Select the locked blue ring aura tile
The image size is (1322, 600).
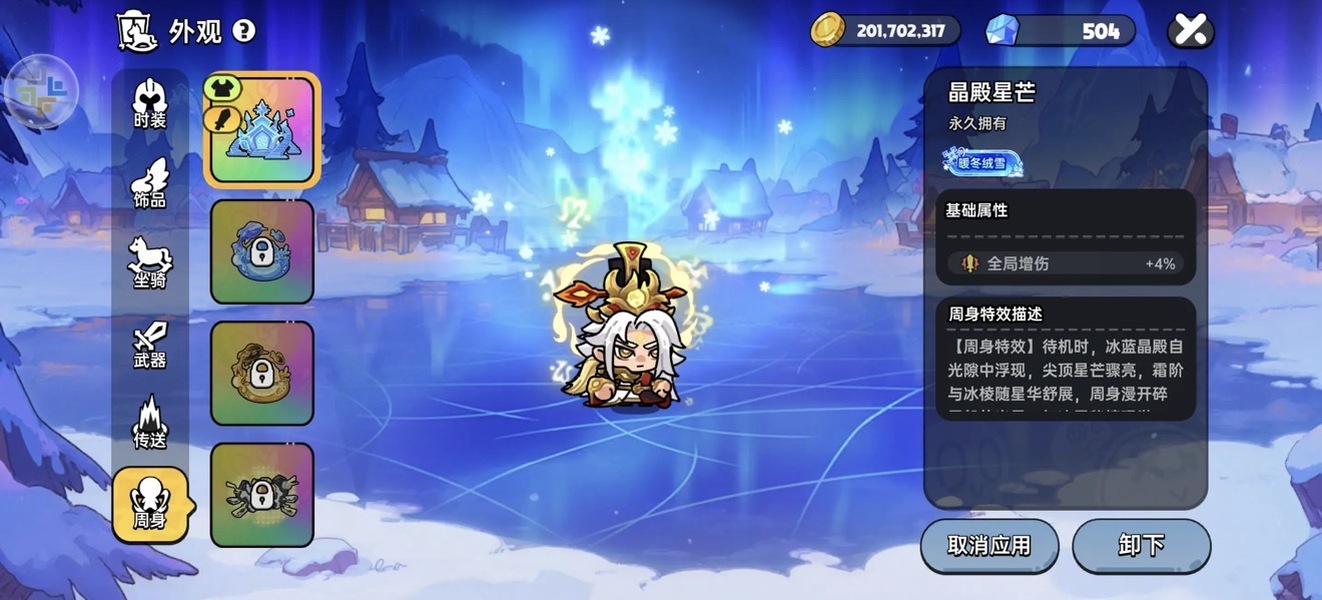click(262, 252)
